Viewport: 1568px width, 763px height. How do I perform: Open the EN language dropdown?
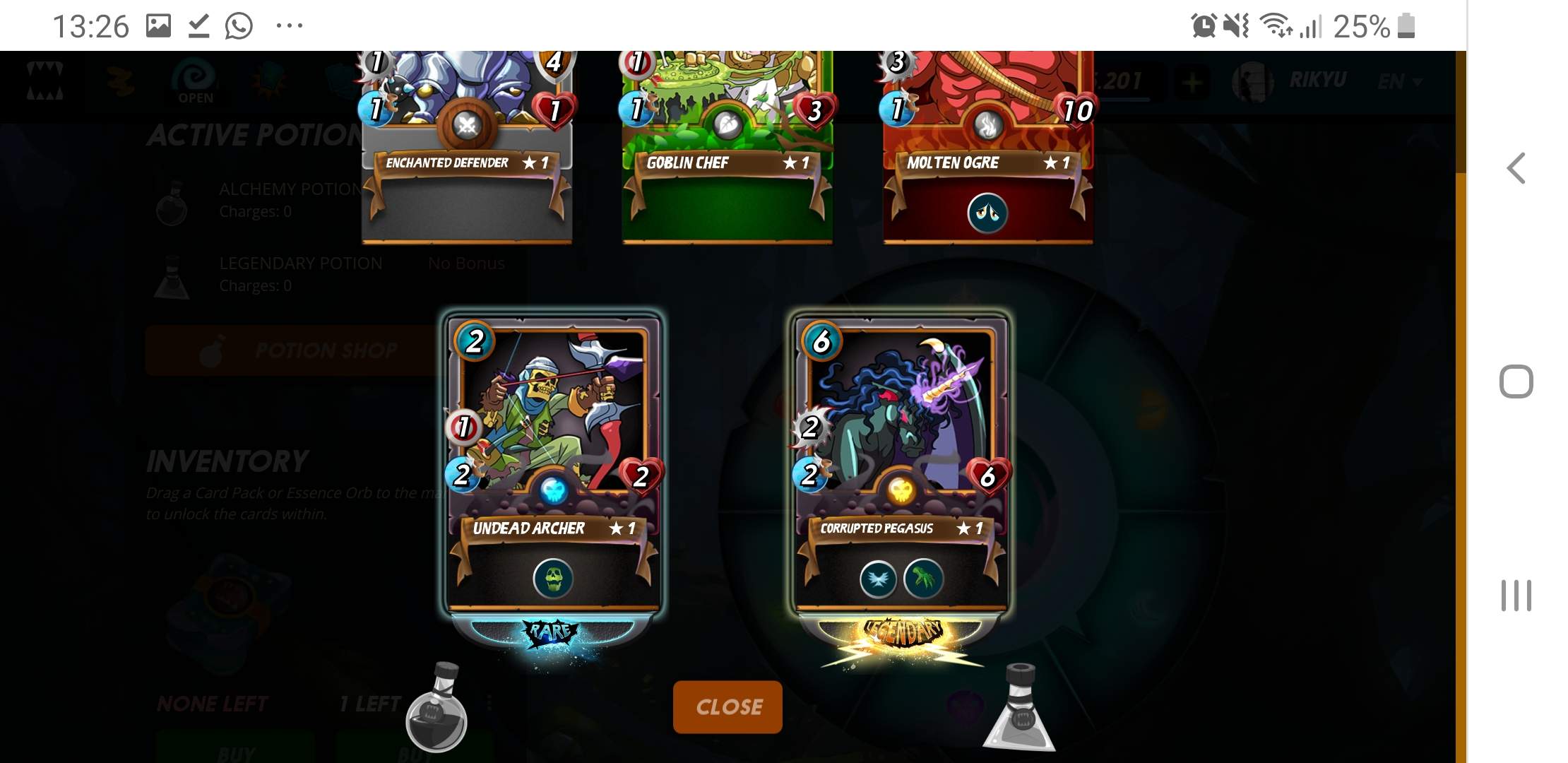point(1398,82)
